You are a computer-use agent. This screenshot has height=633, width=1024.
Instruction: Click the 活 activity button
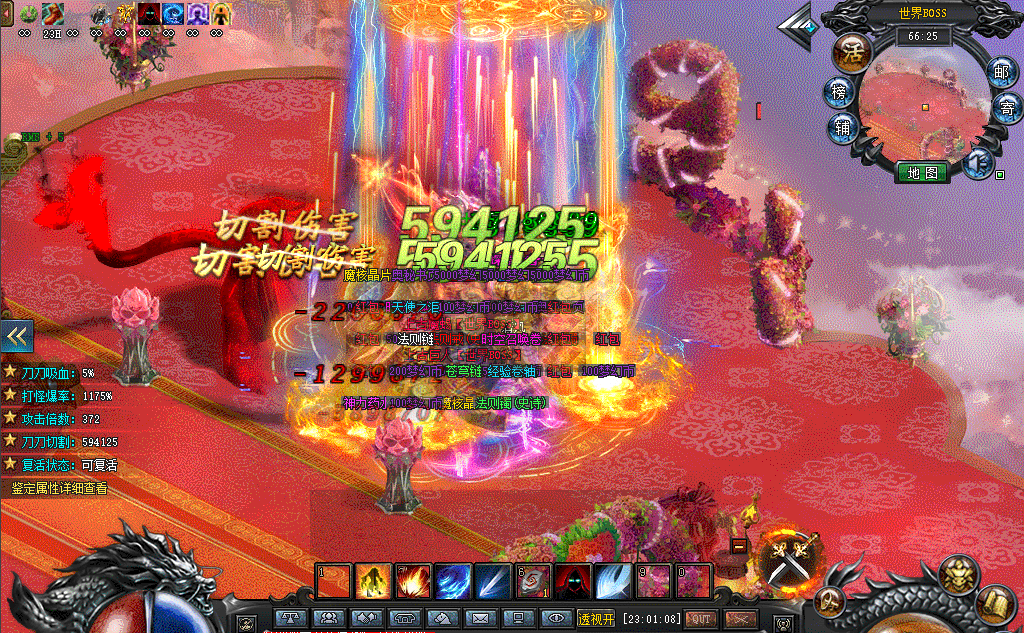(853, 48)
